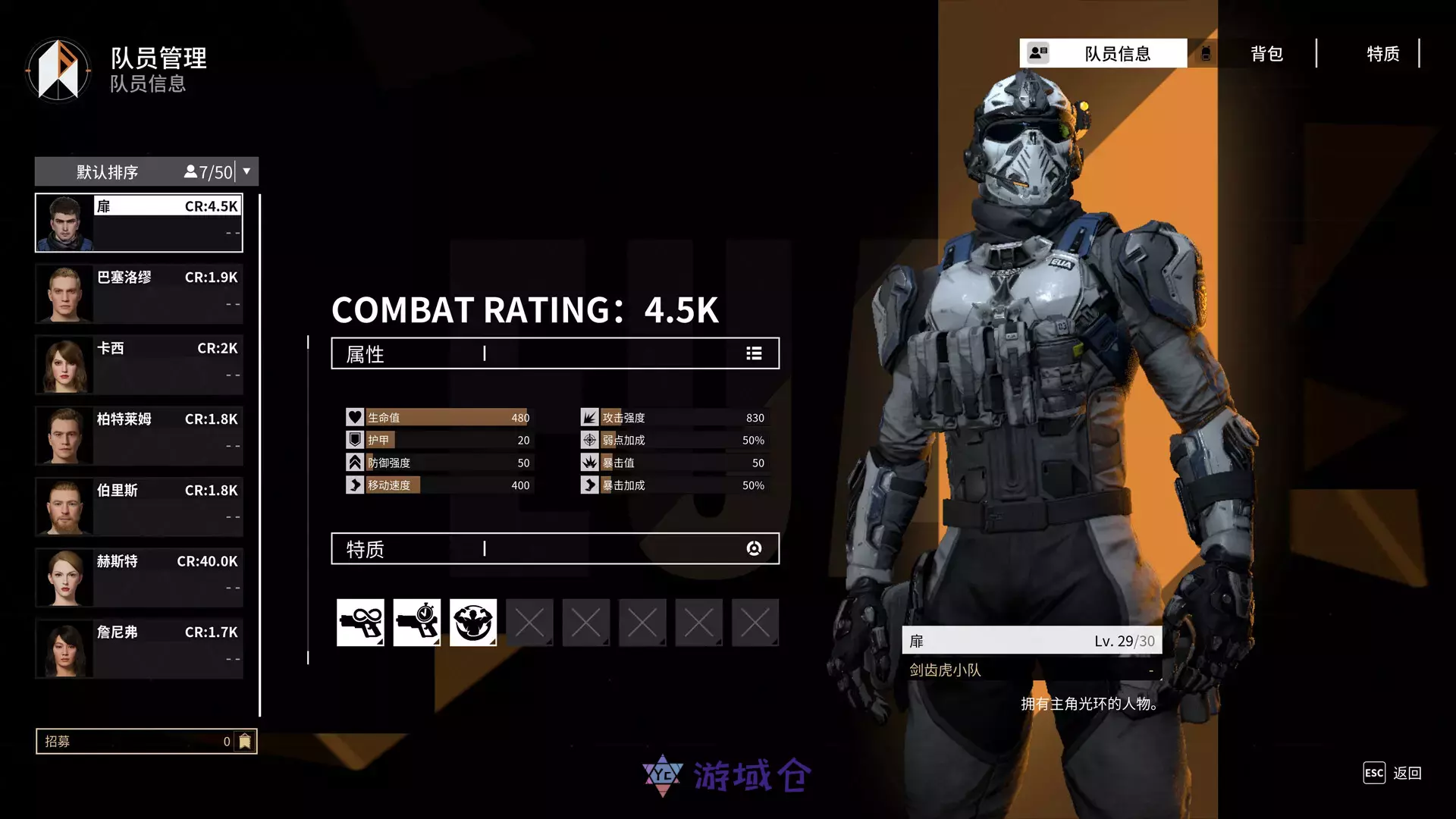Open the sort order dropdown arrow
Screen dimensions: 1456x819
(x=246, y=171)
